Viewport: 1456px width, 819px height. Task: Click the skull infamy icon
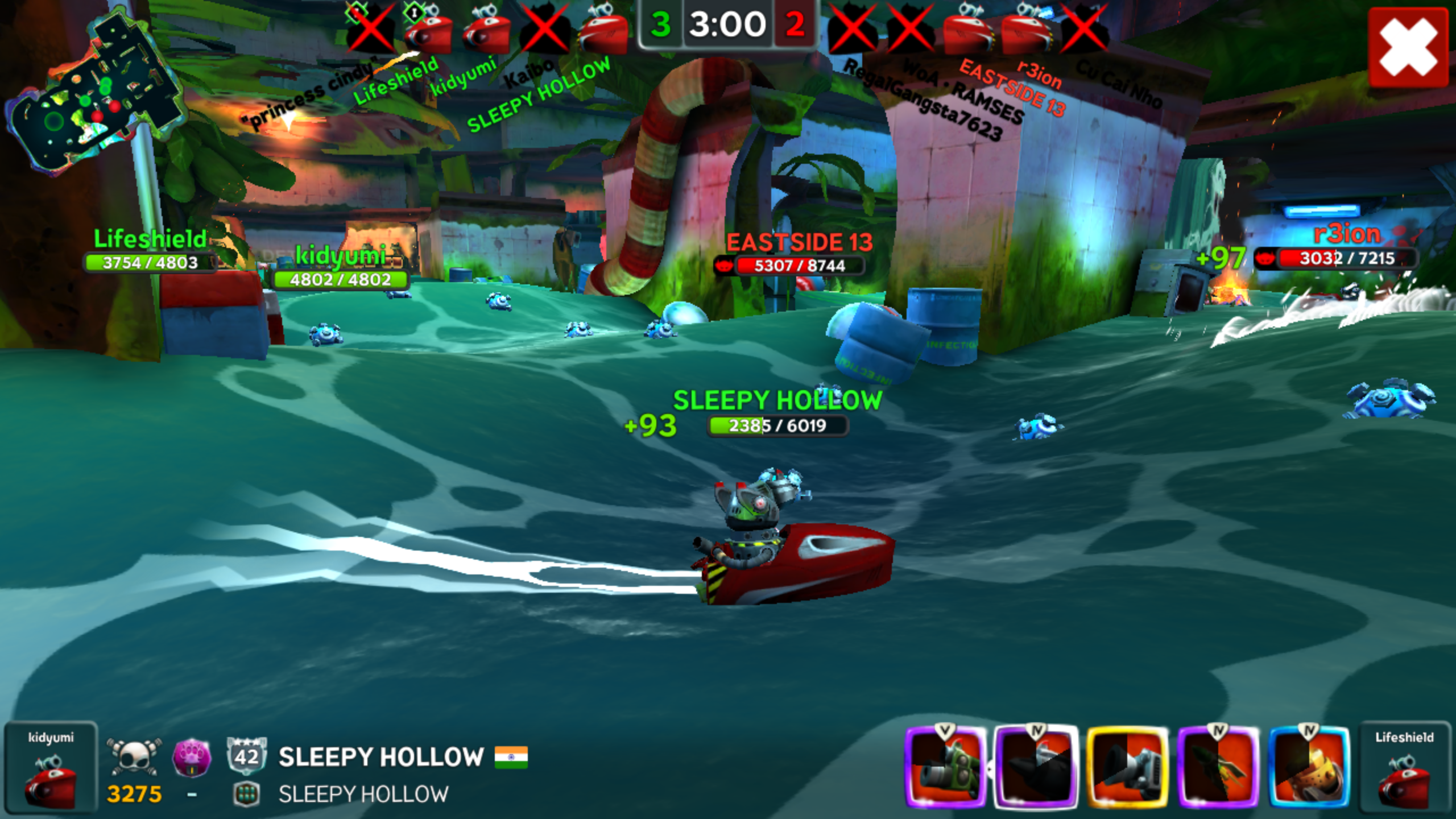134,758
